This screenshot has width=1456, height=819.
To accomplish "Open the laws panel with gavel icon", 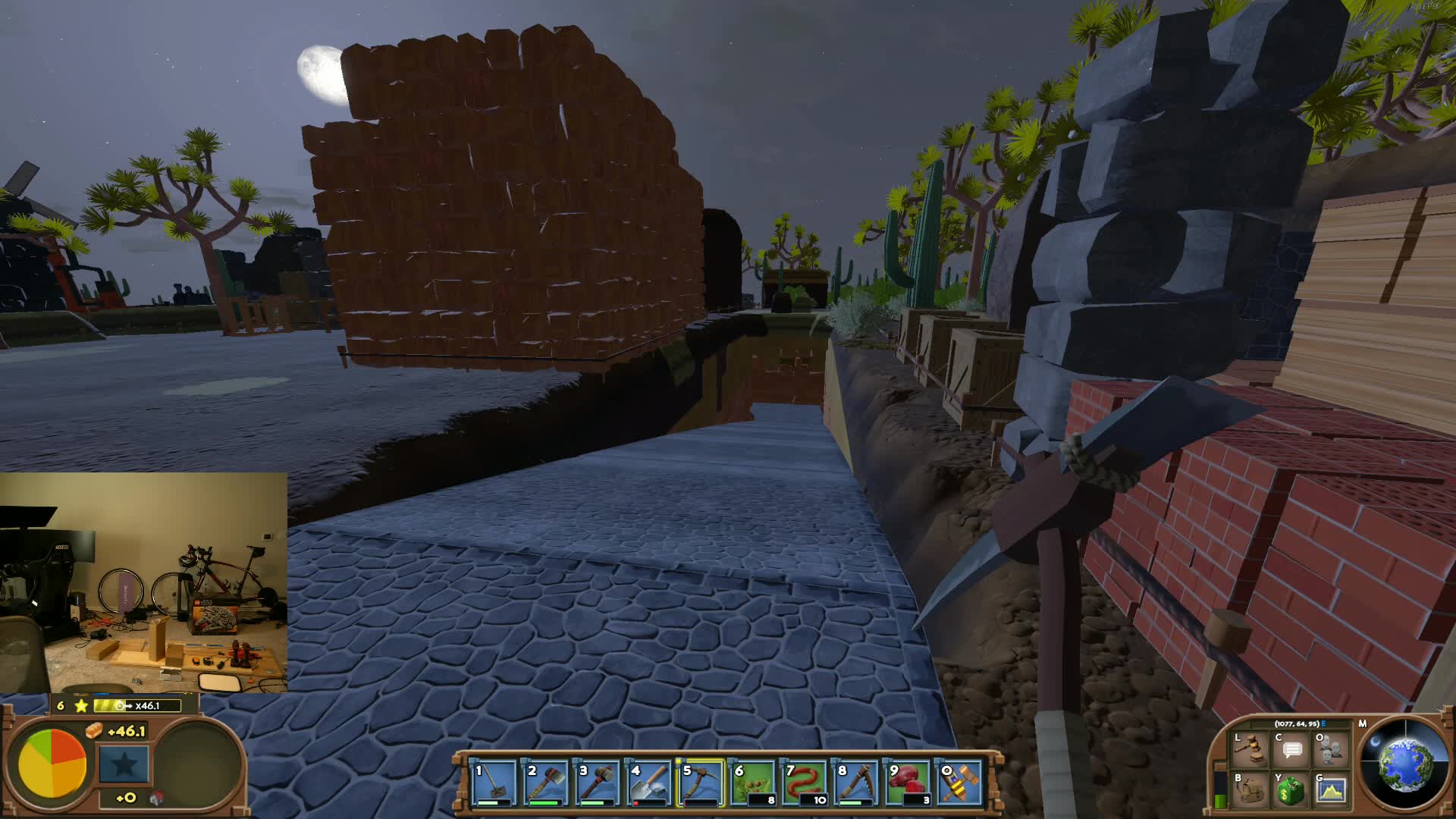I will tap(1249, 749).
